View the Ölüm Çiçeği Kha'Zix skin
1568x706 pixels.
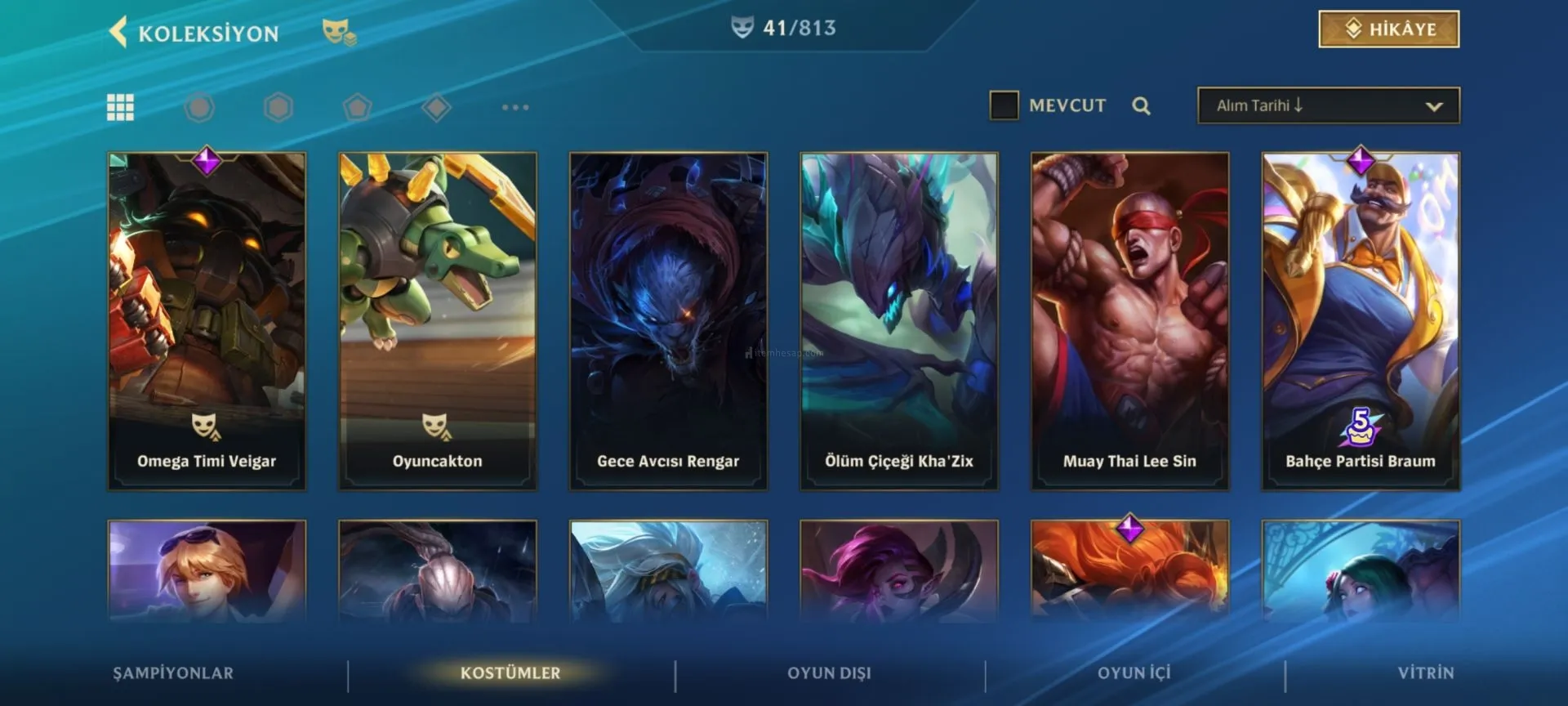[898, 320]
